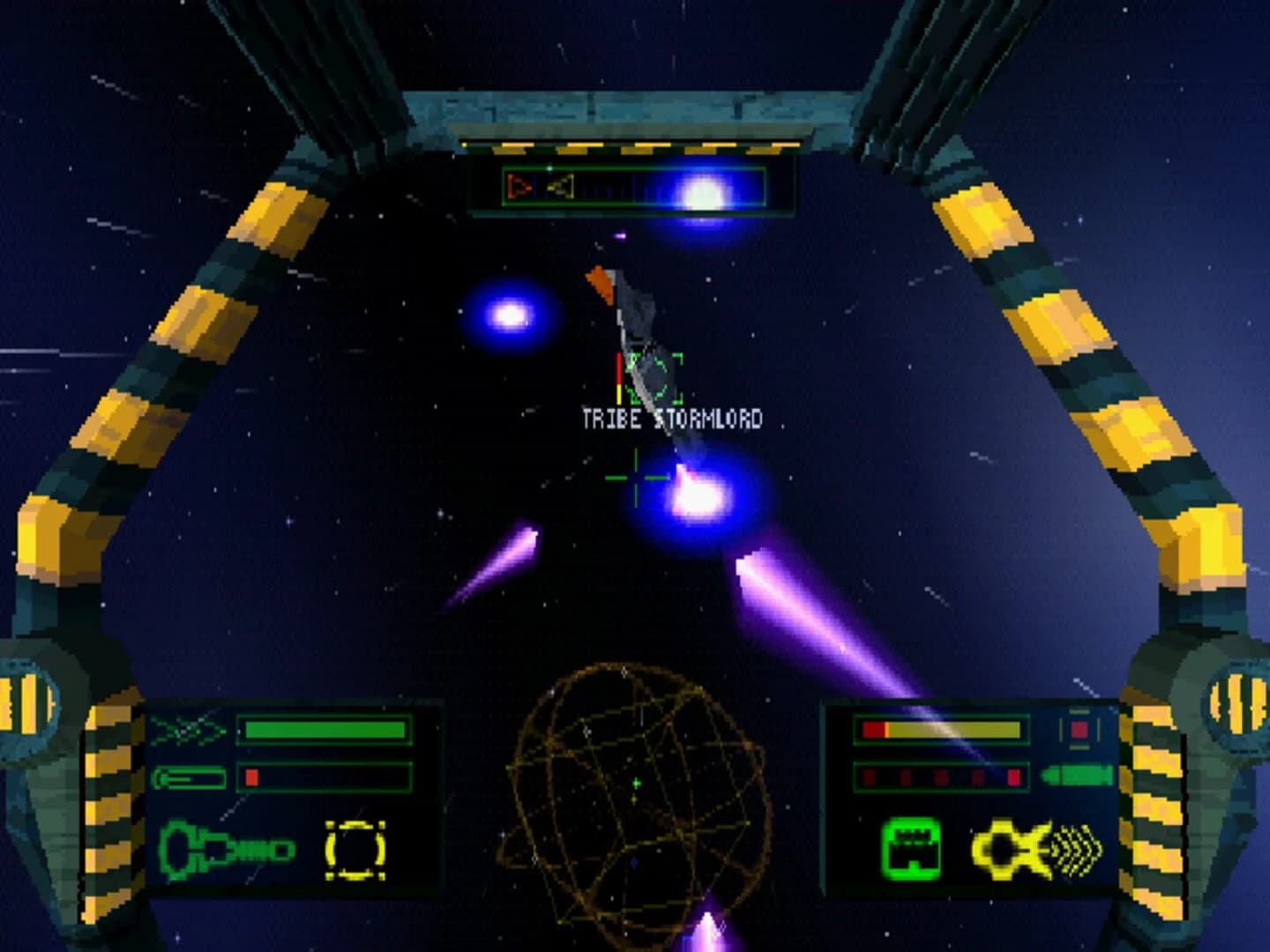This screenshot has width=1270, height=952.
Task: Click the green bullet ammo icon on right panel
Action: tap(1076, 776)
